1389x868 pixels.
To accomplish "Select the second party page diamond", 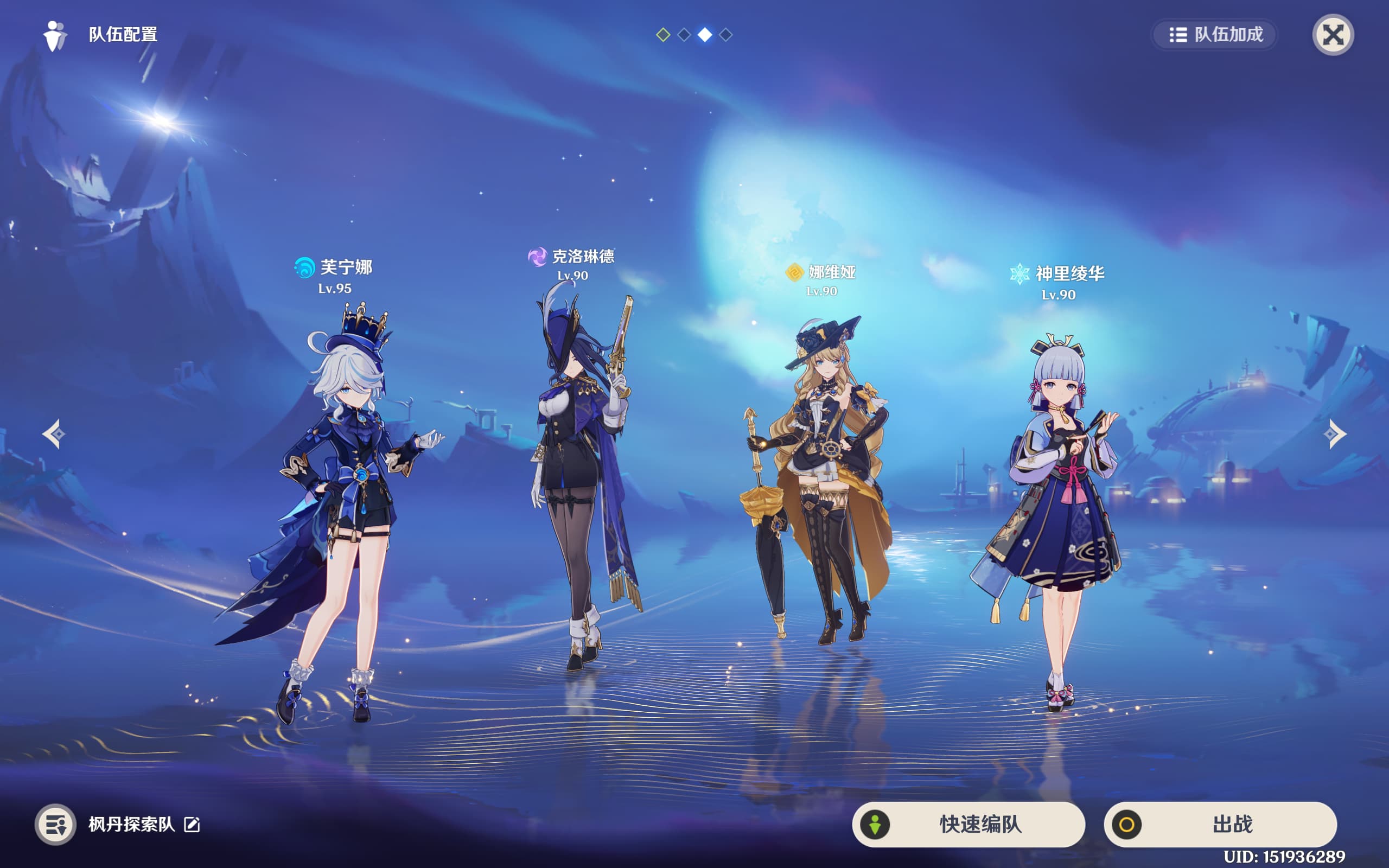I will coord(684,35).
